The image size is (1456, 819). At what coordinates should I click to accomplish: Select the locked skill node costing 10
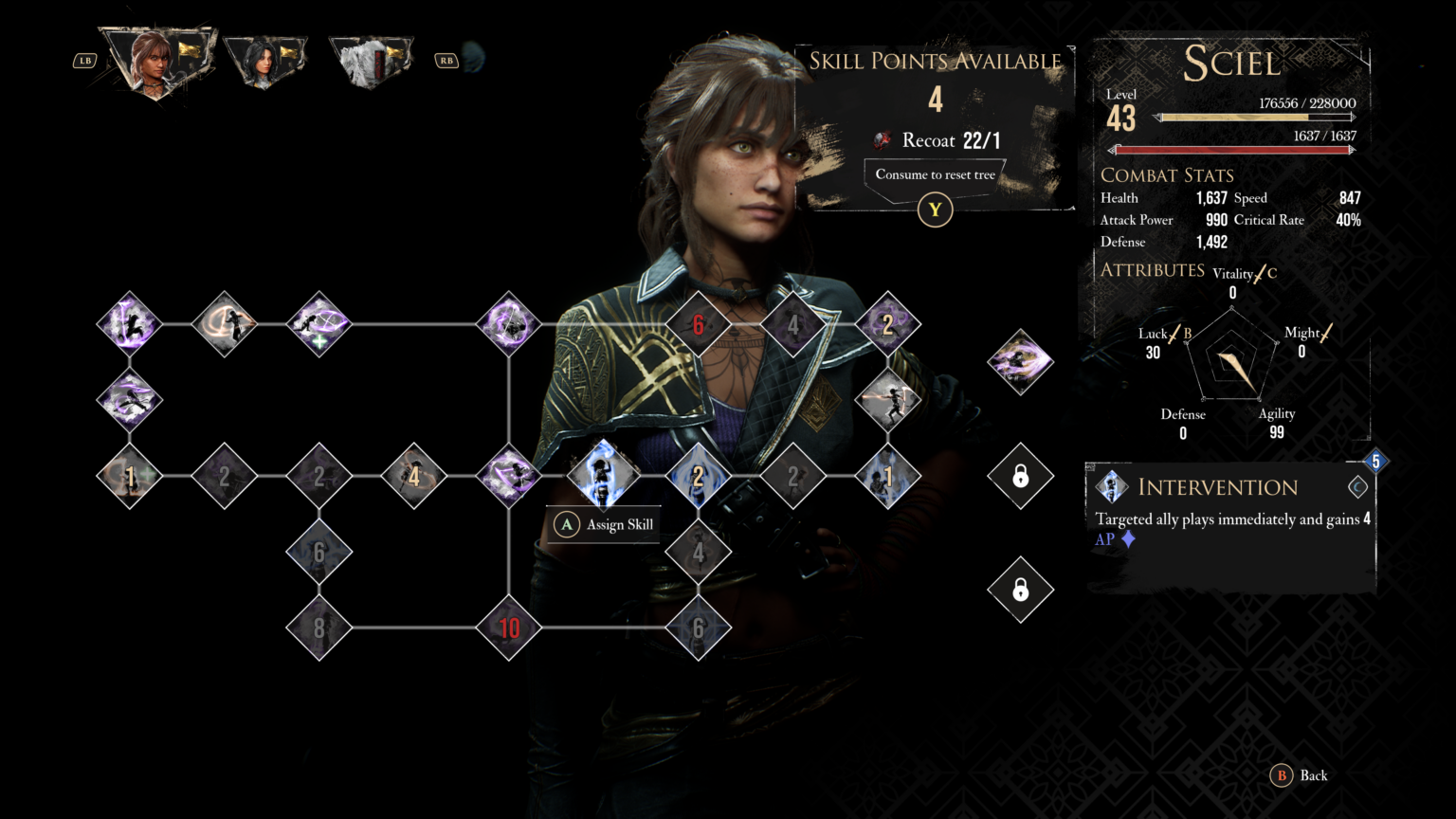coord(509,628)
